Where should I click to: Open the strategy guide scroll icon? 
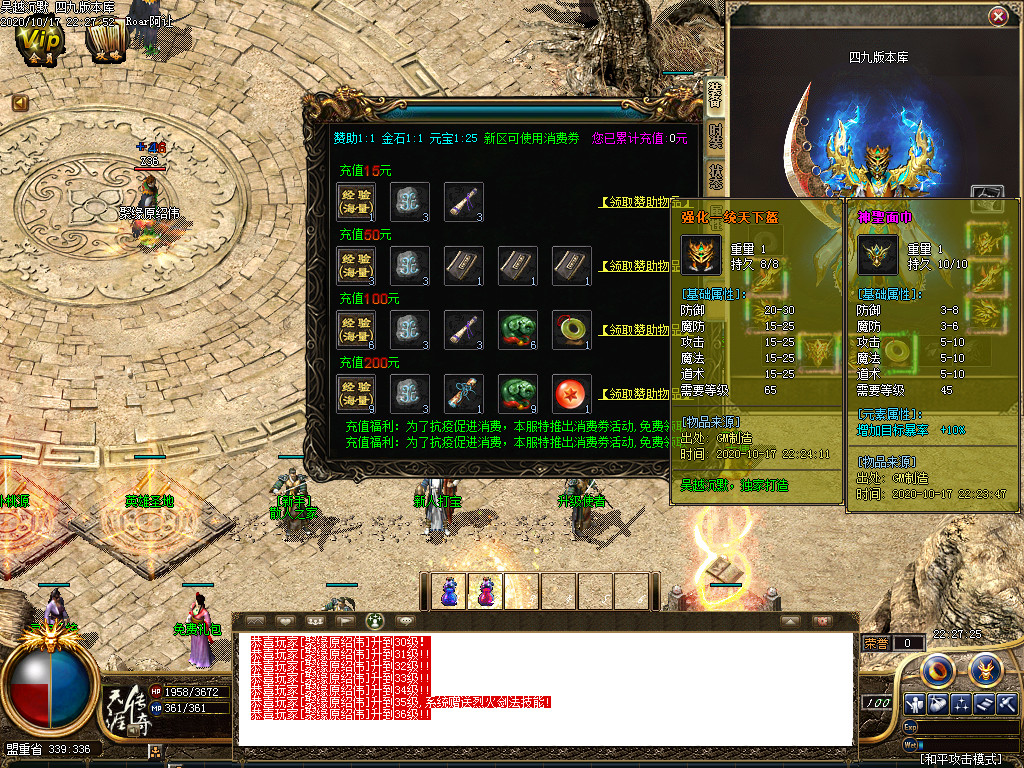[104, 42]
